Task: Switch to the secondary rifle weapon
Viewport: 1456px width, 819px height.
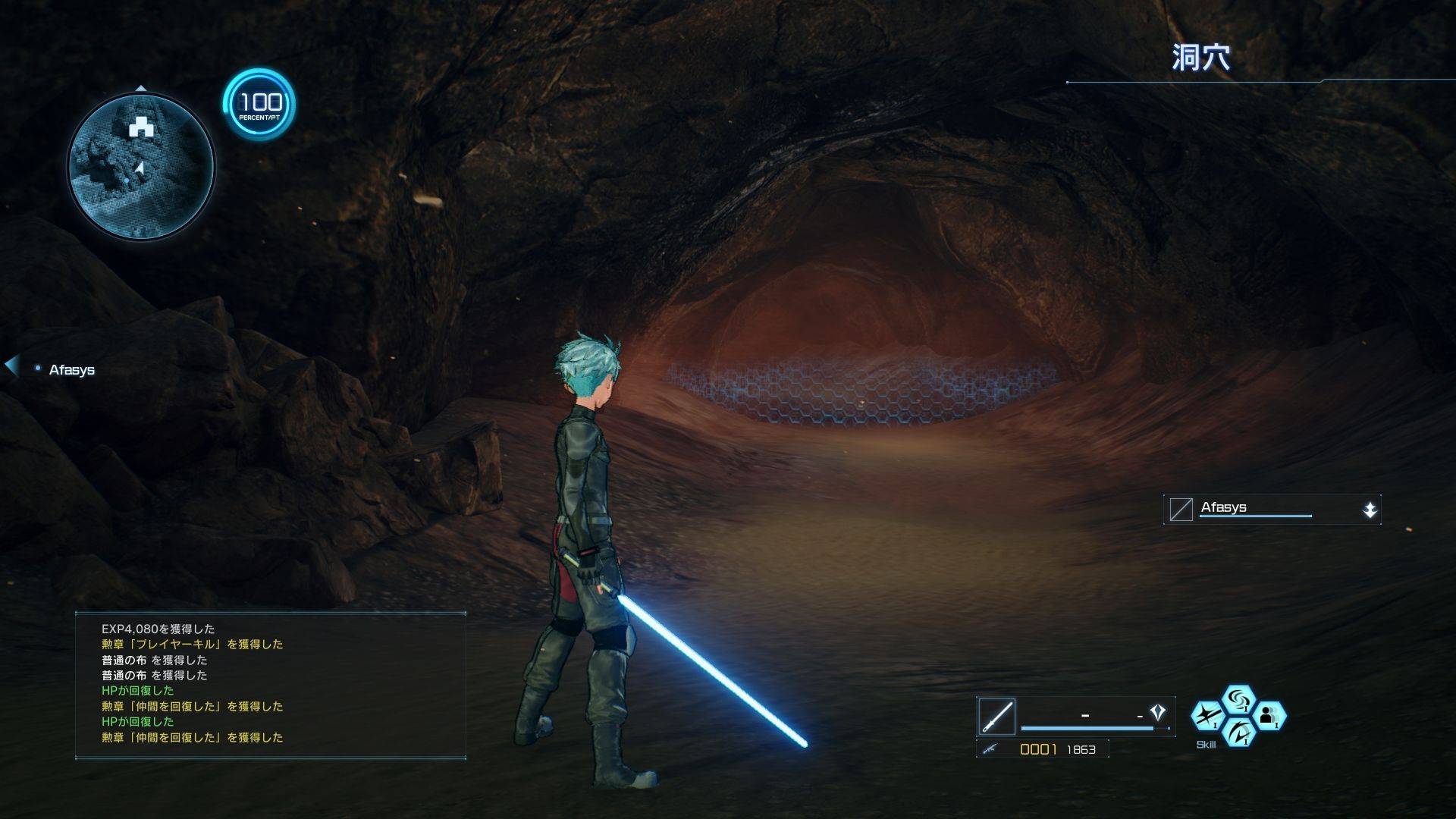Action: pos(989,749)
